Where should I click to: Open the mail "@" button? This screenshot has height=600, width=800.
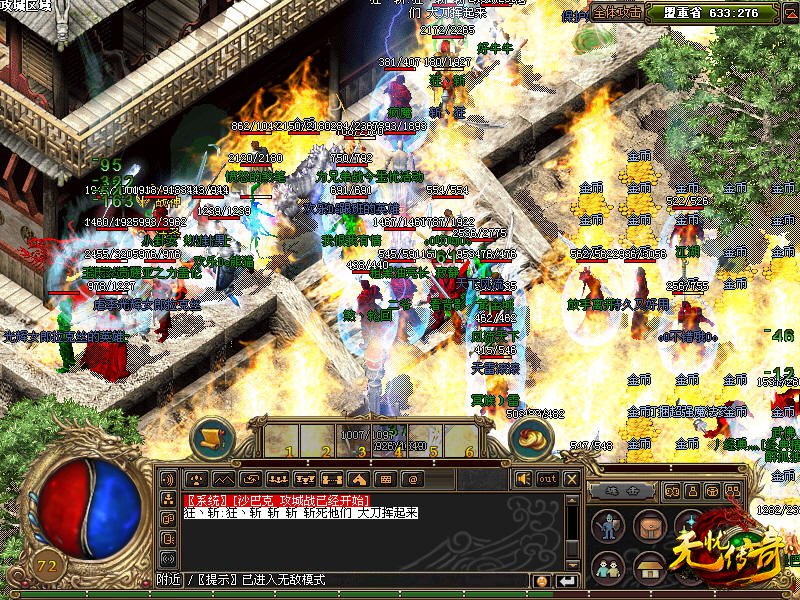coord(412,479)
